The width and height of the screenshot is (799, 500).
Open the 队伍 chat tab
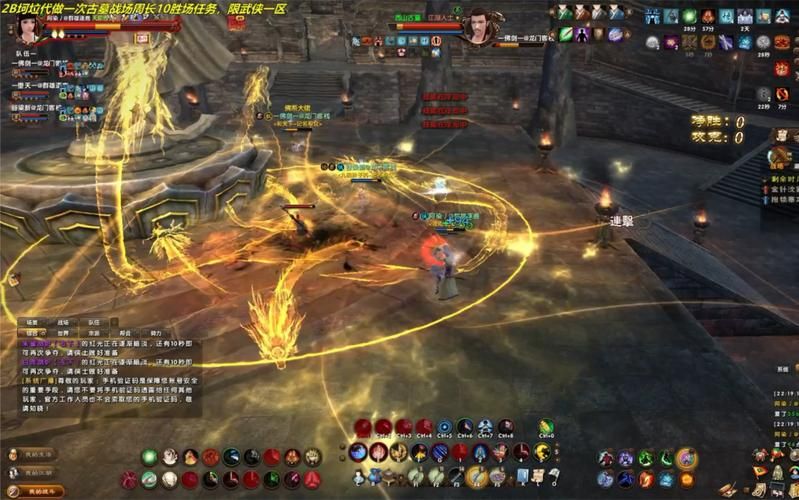click(x=93, y=322)
